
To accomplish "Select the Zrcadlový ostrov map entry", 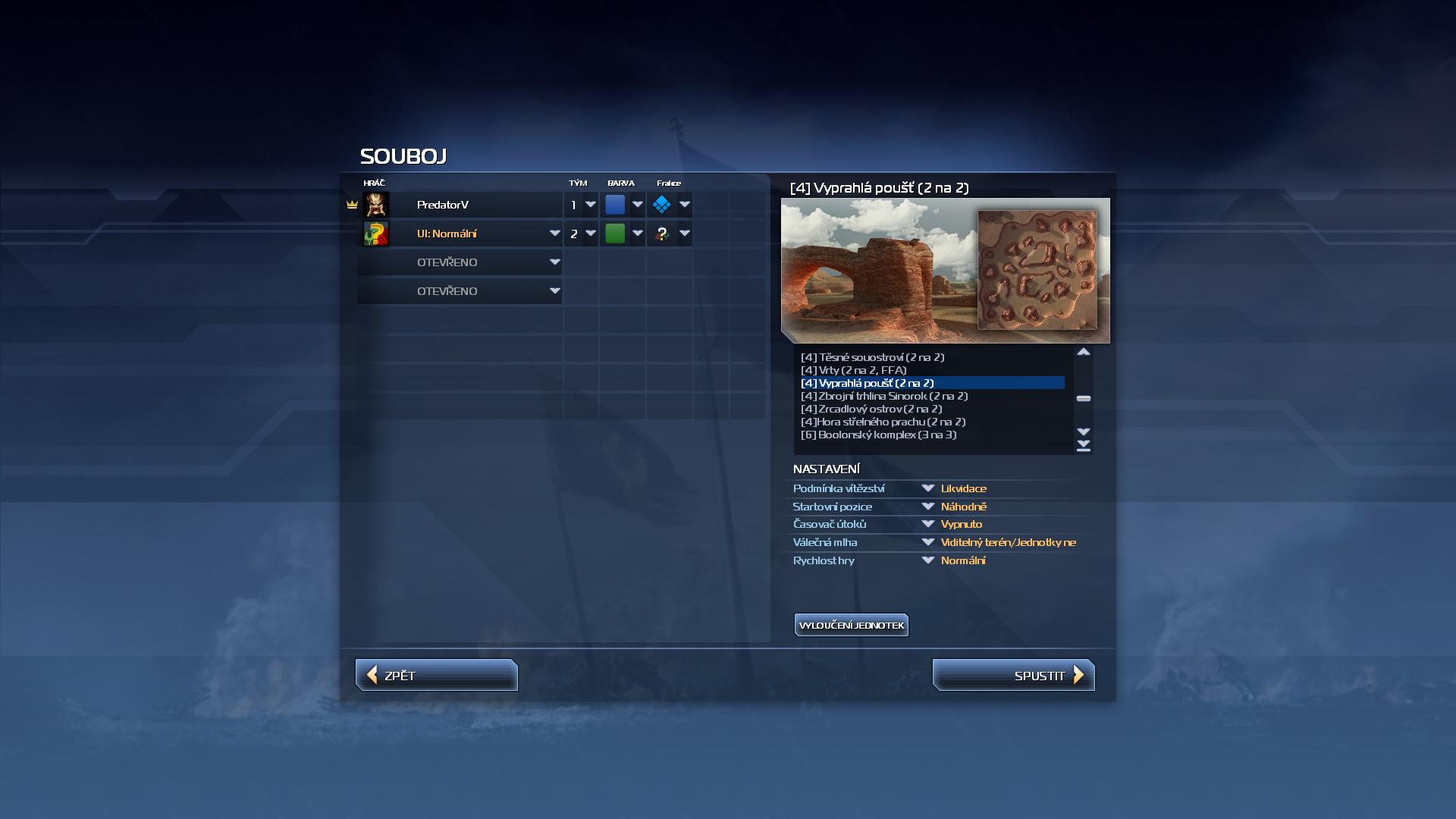I will 871,409.
